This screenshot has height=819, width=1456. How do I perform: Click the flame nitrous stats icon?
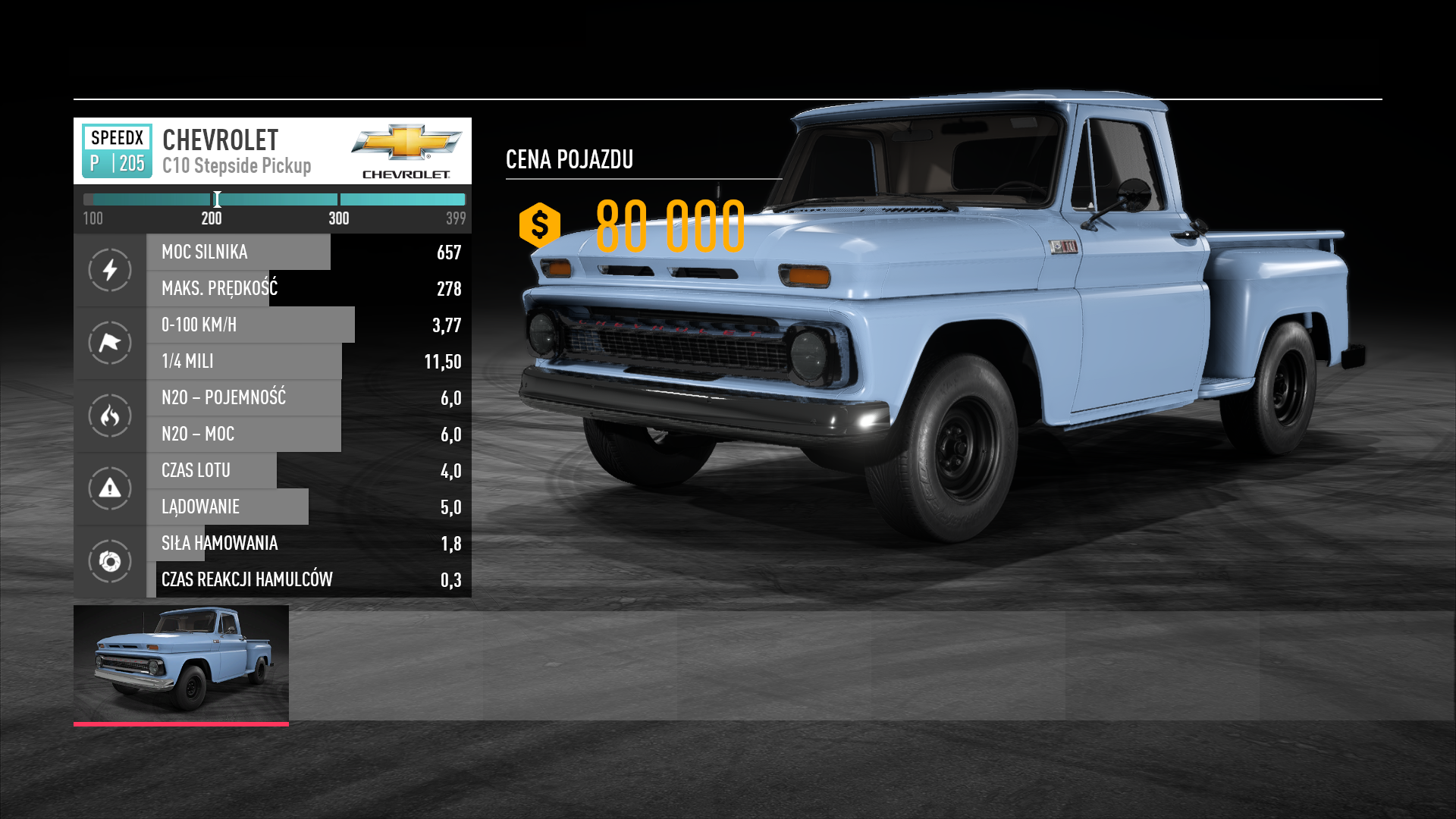point(110,416)
